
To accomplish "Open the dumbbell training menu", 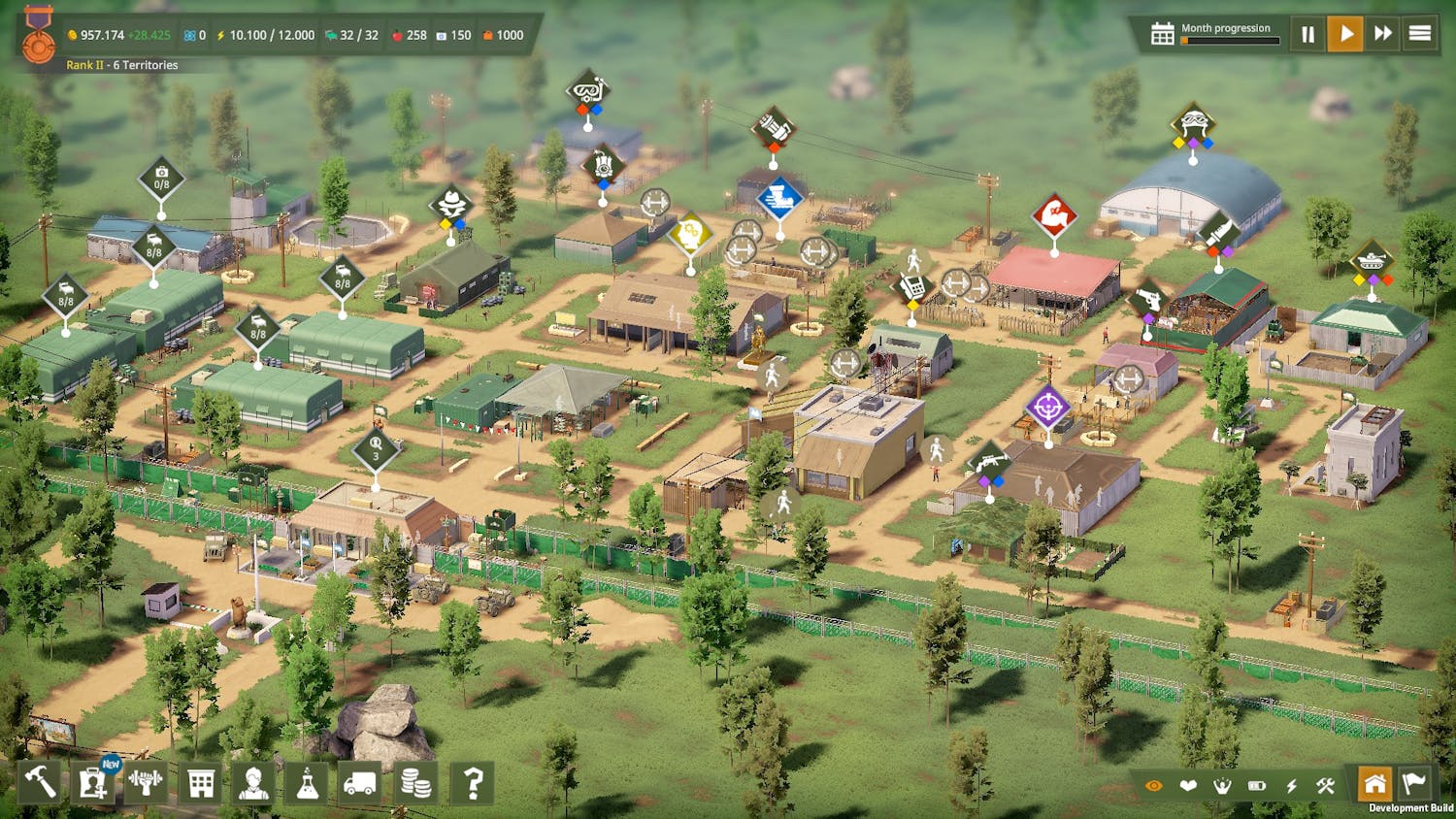I will [147, 782].
